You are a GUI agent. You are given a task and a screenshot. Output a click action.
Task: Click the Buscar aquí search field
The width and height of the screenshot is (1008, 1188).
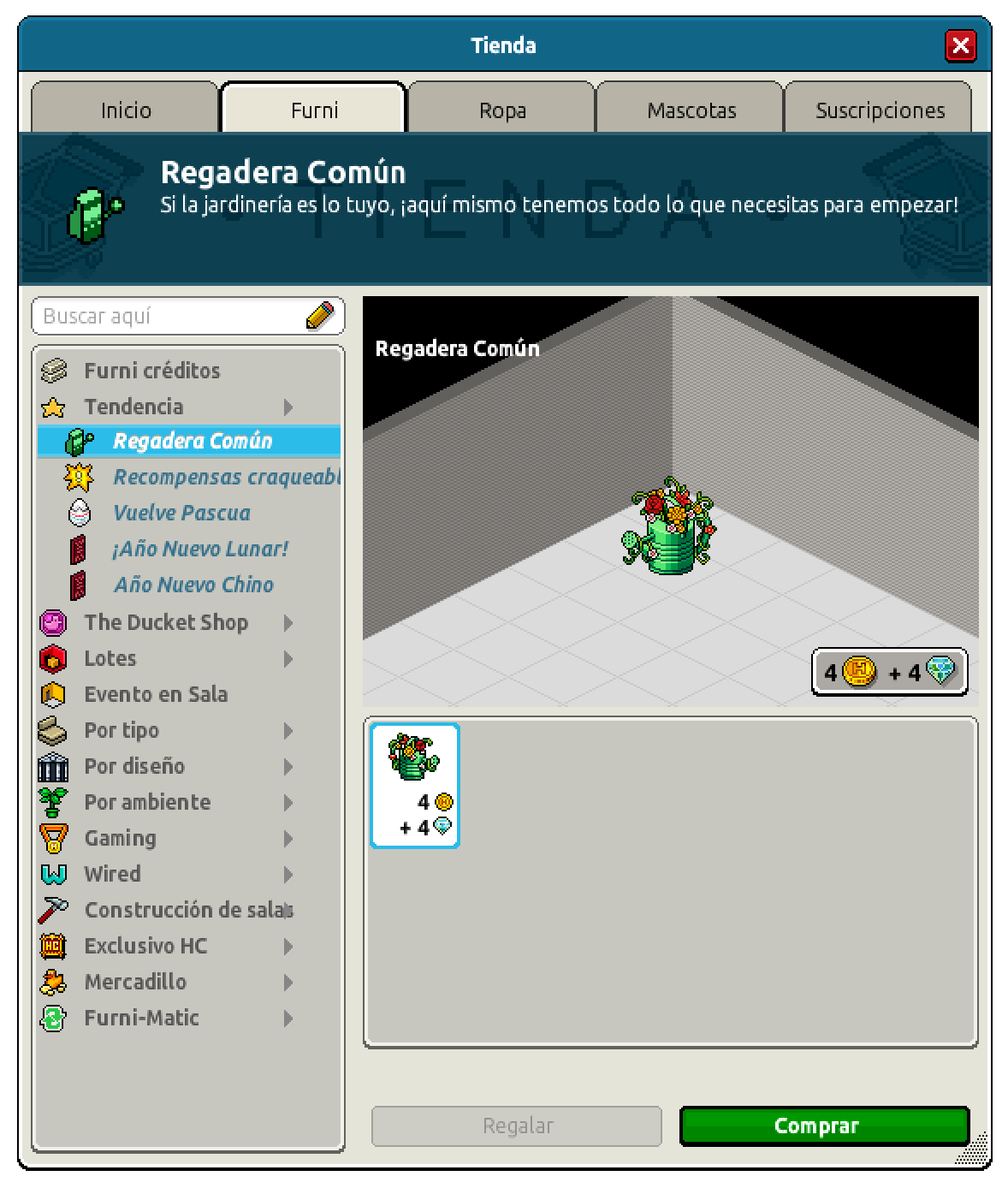click(x=171, y=317)
